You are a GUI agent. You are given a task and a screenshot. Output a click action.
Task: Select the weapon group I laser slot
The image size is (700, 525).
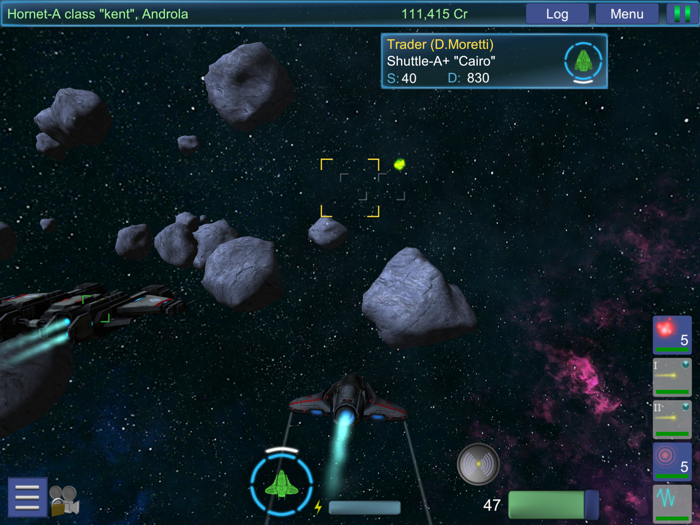672,377
